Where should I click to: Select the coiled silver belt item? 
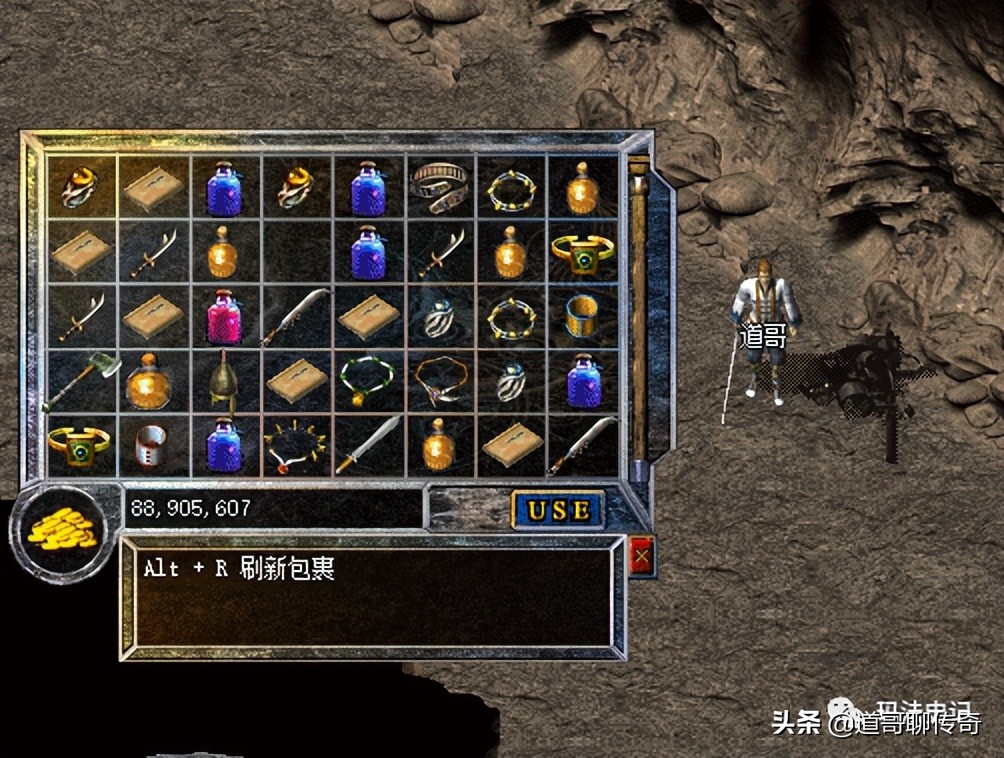click(x=439, y=186)
